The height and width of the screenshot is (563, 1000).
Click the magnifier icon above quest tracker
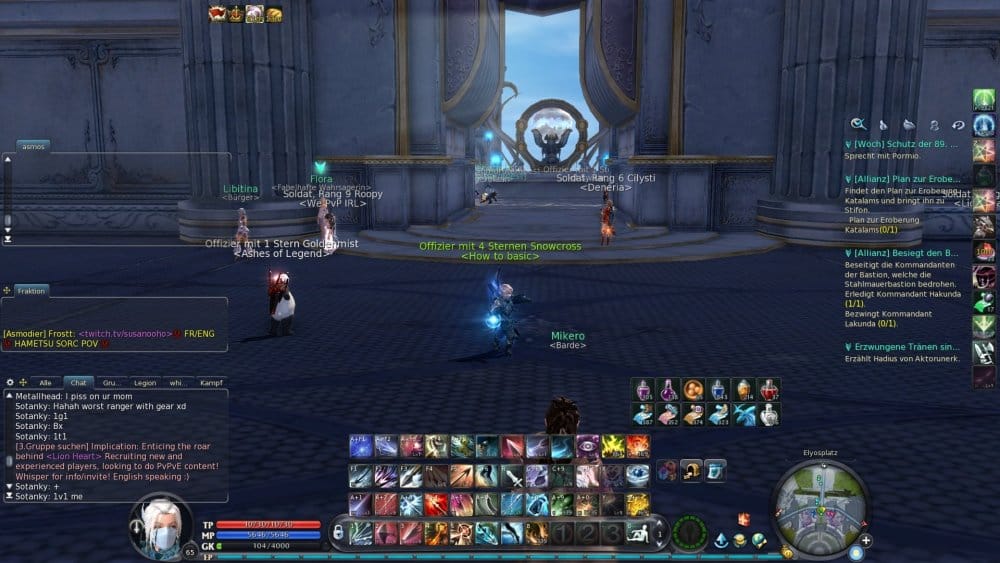tap(858, 125)
